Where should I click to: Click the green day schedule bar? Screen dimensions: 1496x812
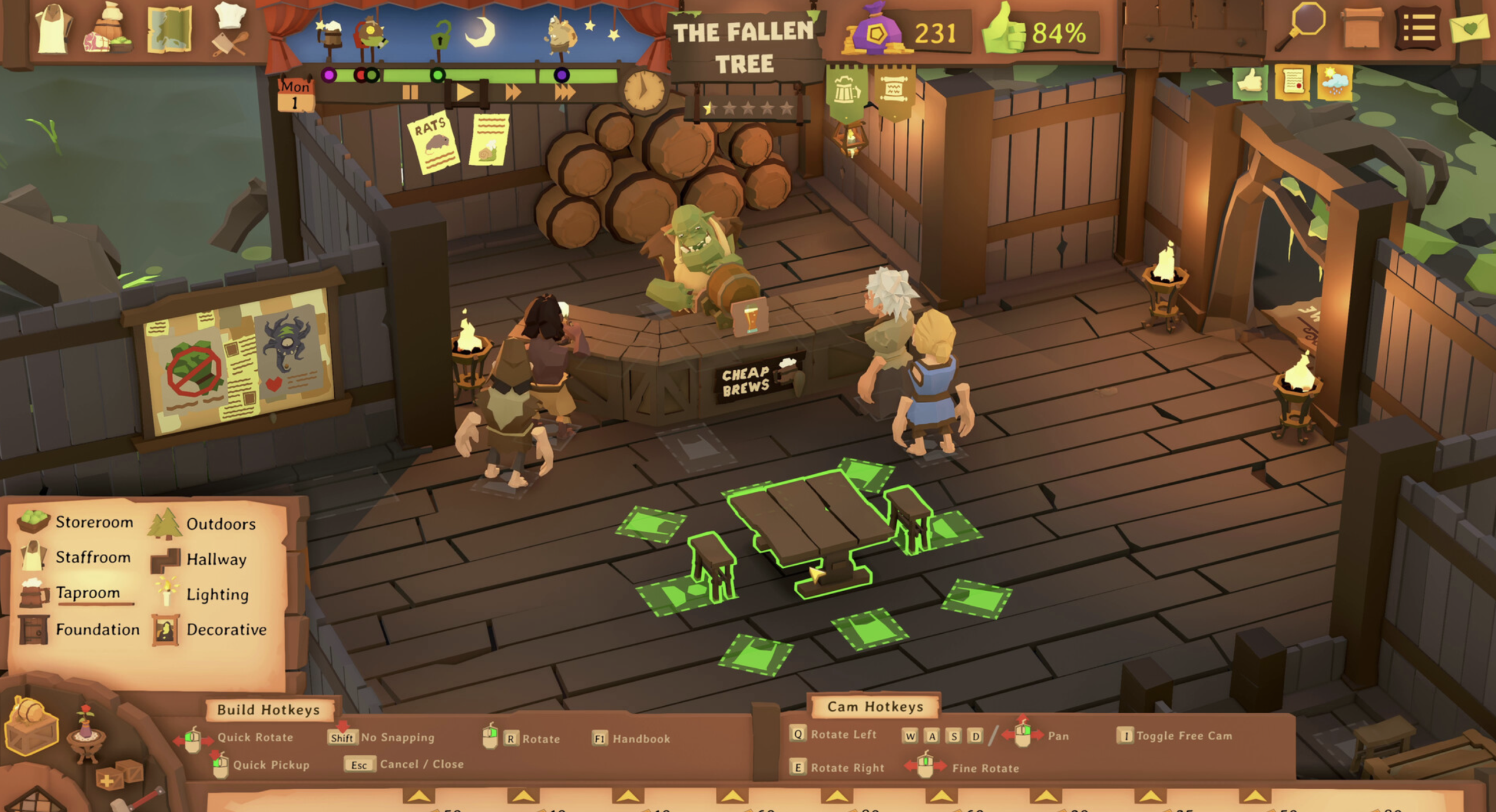click(497, 74)
